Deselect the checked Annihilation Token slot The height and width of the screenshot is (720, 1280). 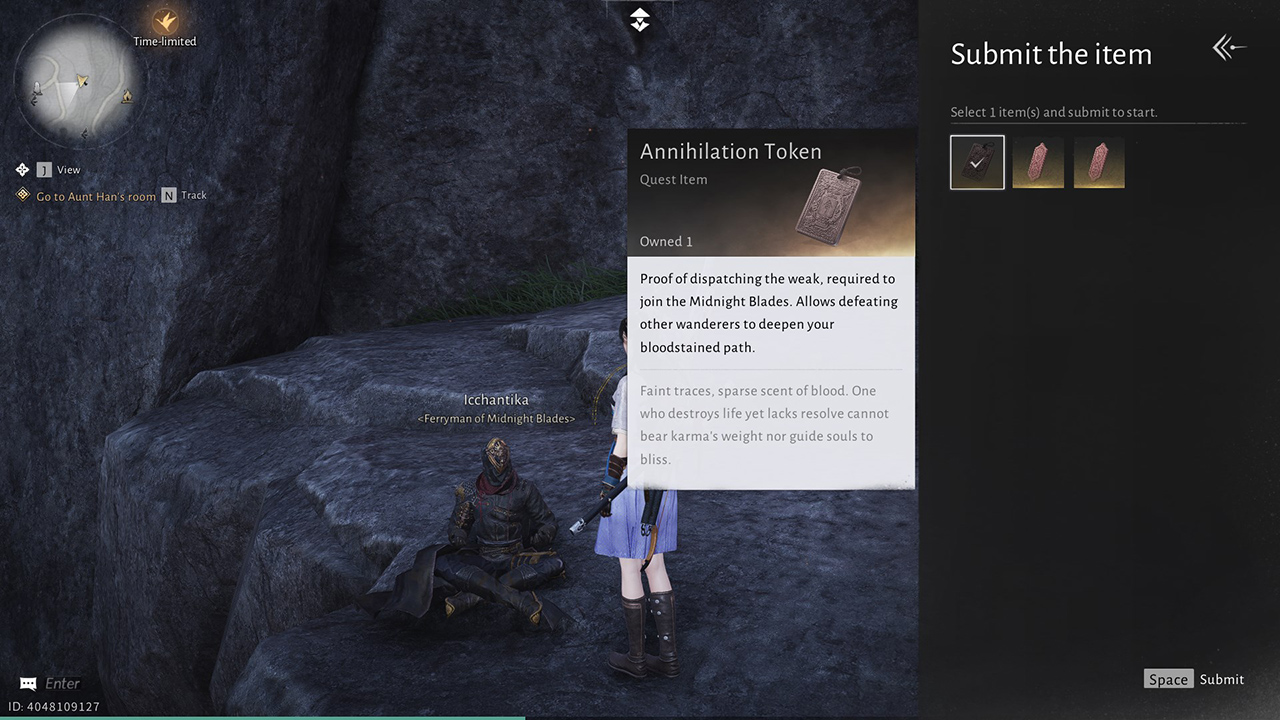coord(977,162)
